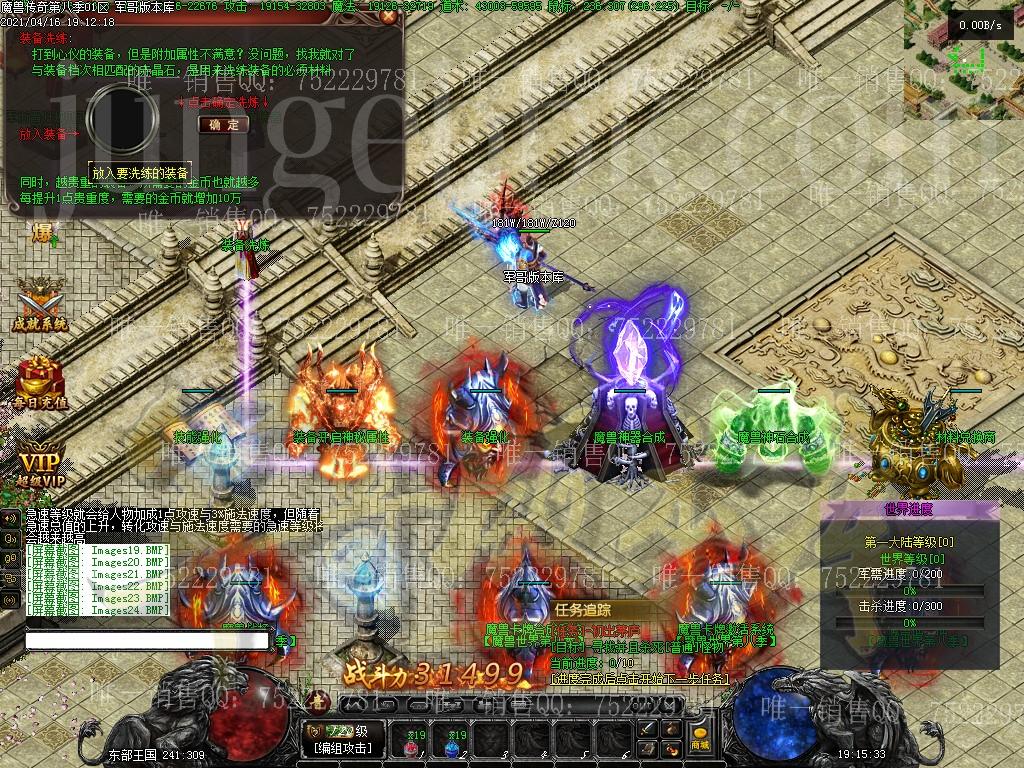Click the sword icon beside the hotbar
This screenshot has height=768, width=1024.
point(649,730)
